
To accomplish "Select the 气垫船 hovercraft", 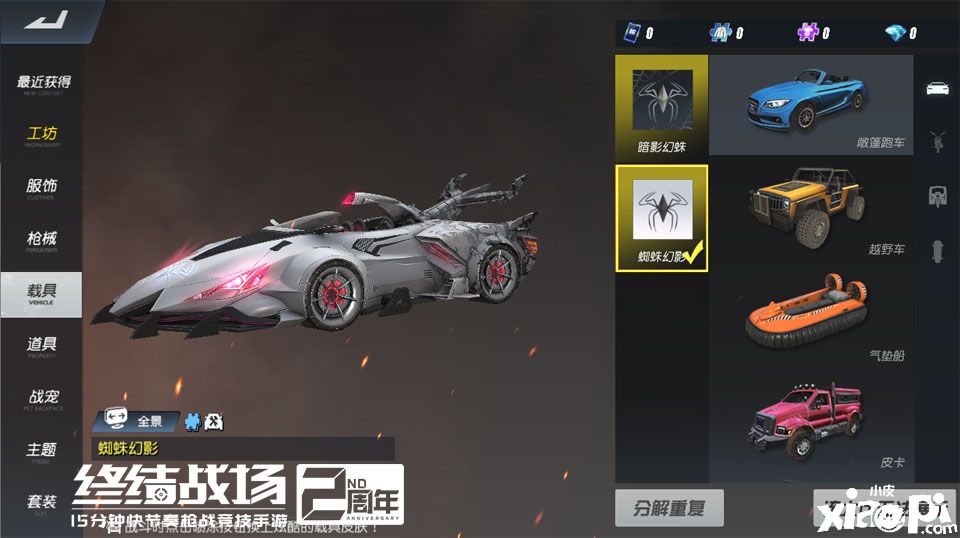I will [810, 320].
